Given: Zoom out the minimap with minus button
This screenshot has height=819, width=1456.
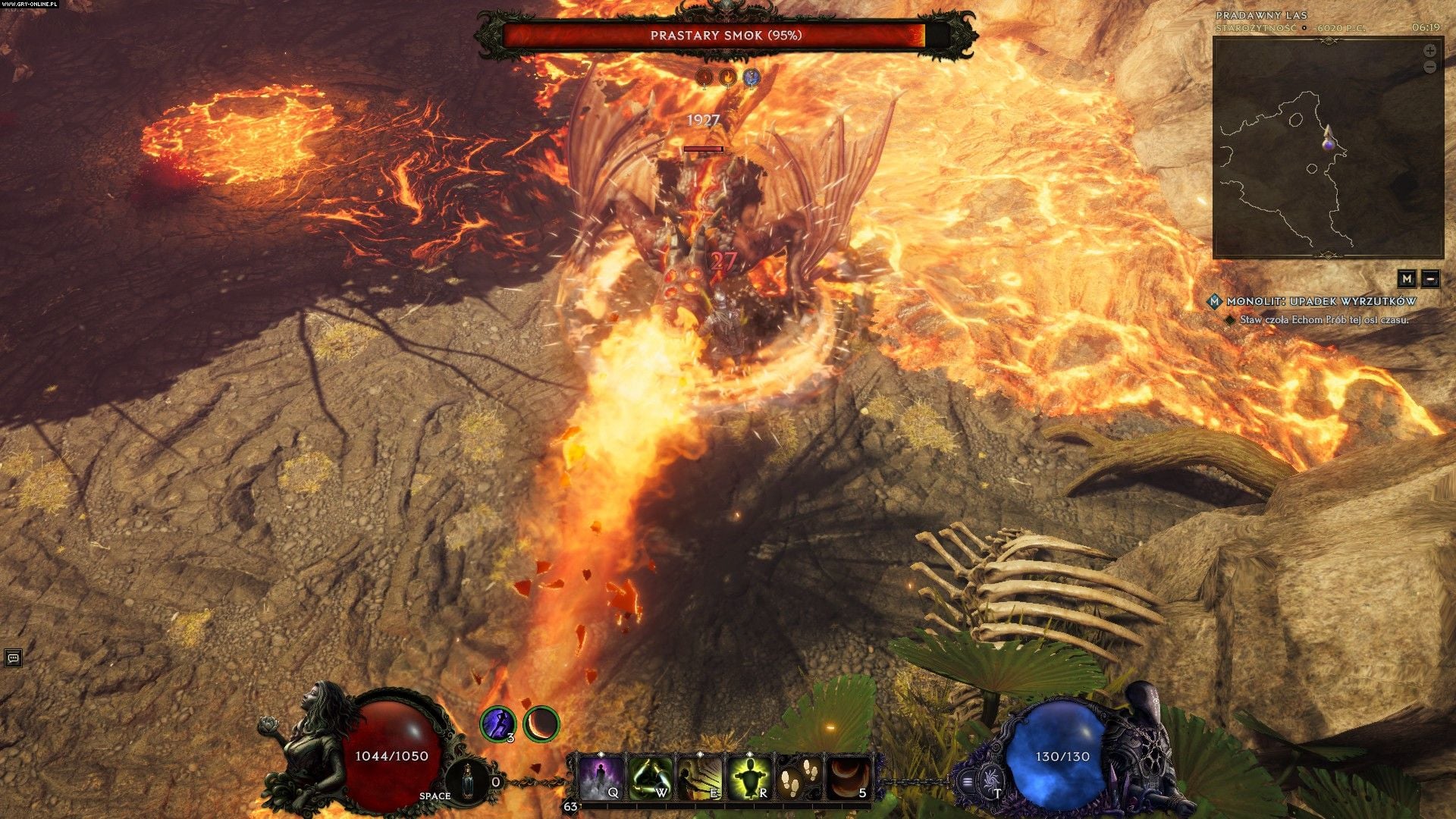Looking at the screenshot, I should (1429, 67).
